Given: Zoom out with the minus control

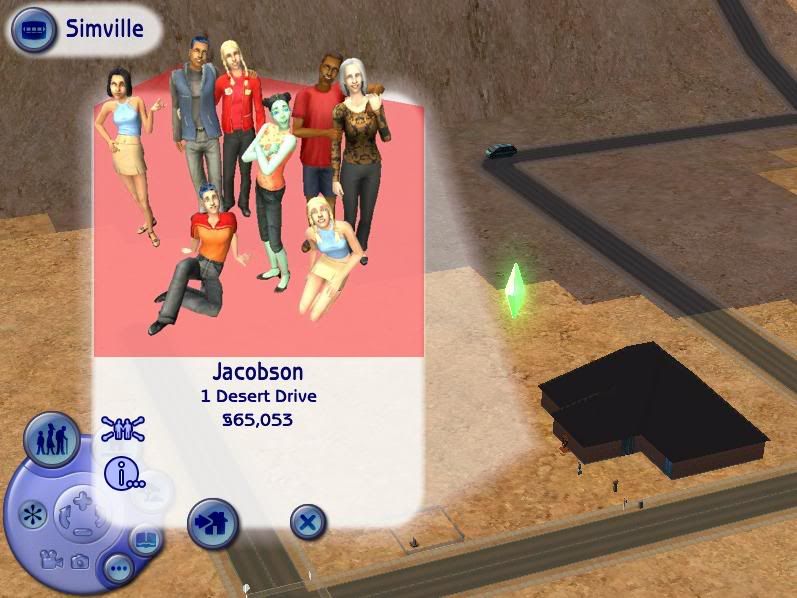Looking at the screenshot, I should tap(82, 531).
